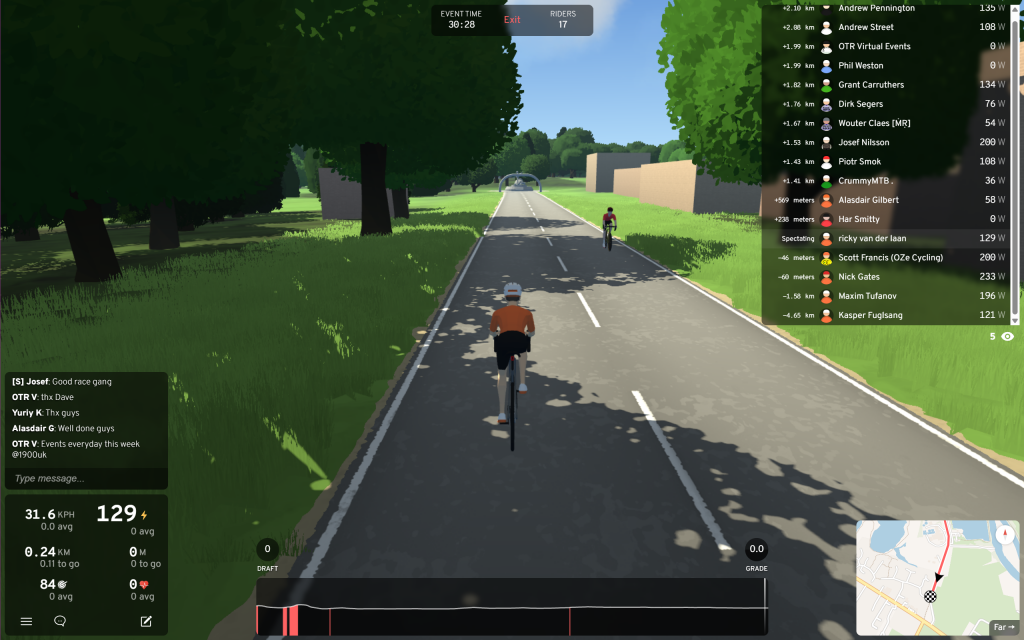1024x640 pixels.
Task: Open the hamburger menu icon
Action: pos(27,621)
